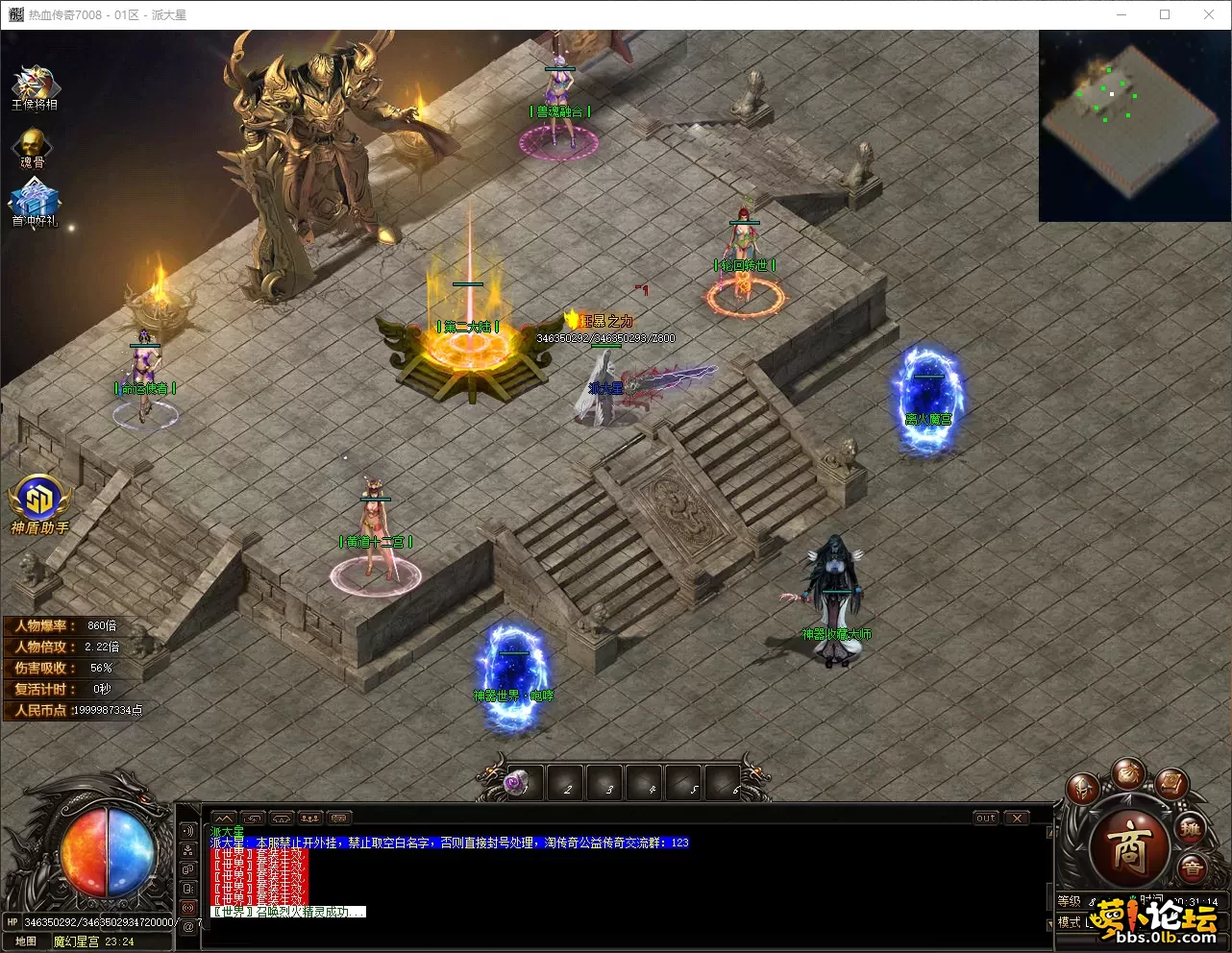
Task: Open the bag pouch icon
Action: tap(1128, 774)
